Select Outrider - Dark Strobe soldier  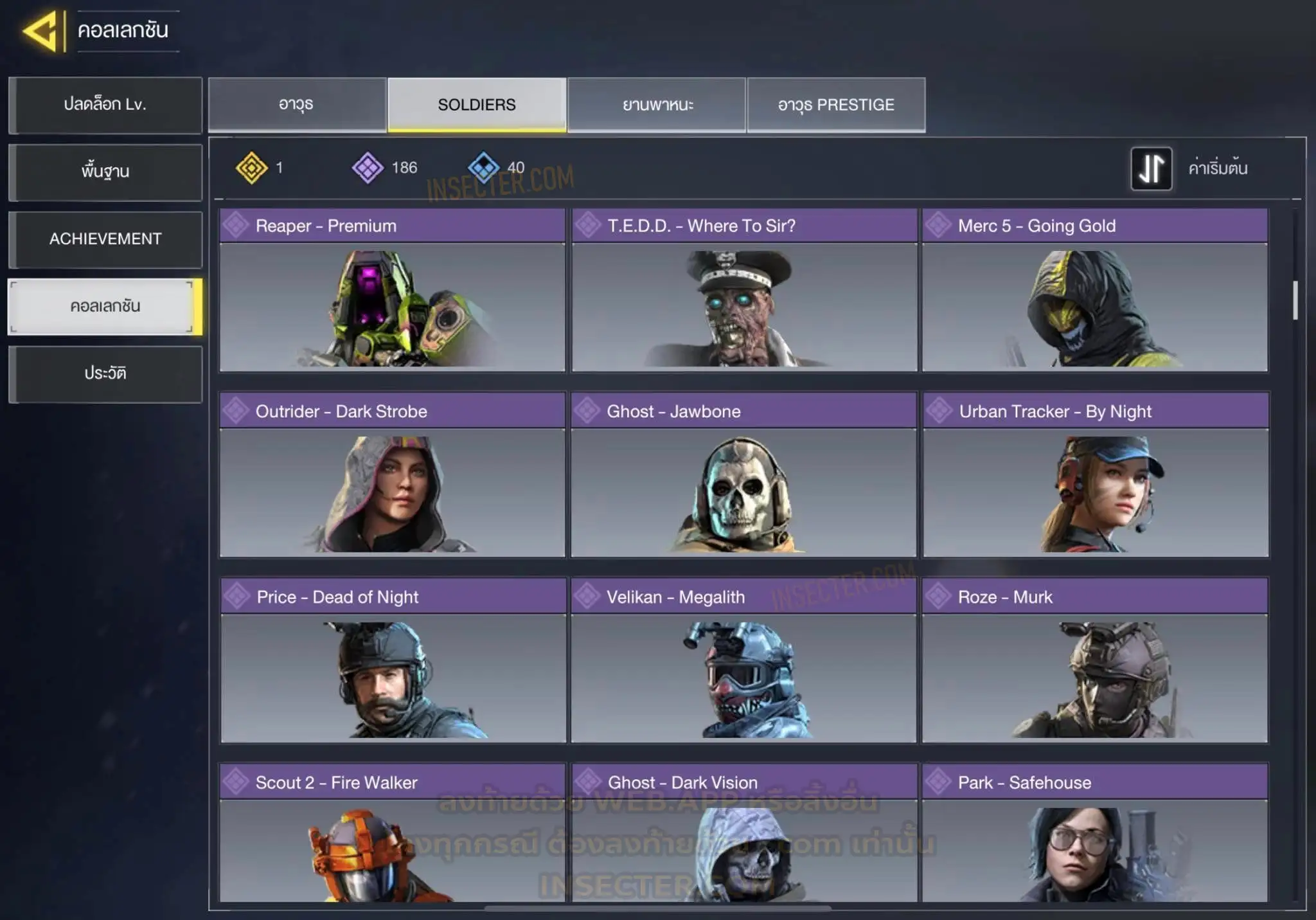(x=392, y=476)
